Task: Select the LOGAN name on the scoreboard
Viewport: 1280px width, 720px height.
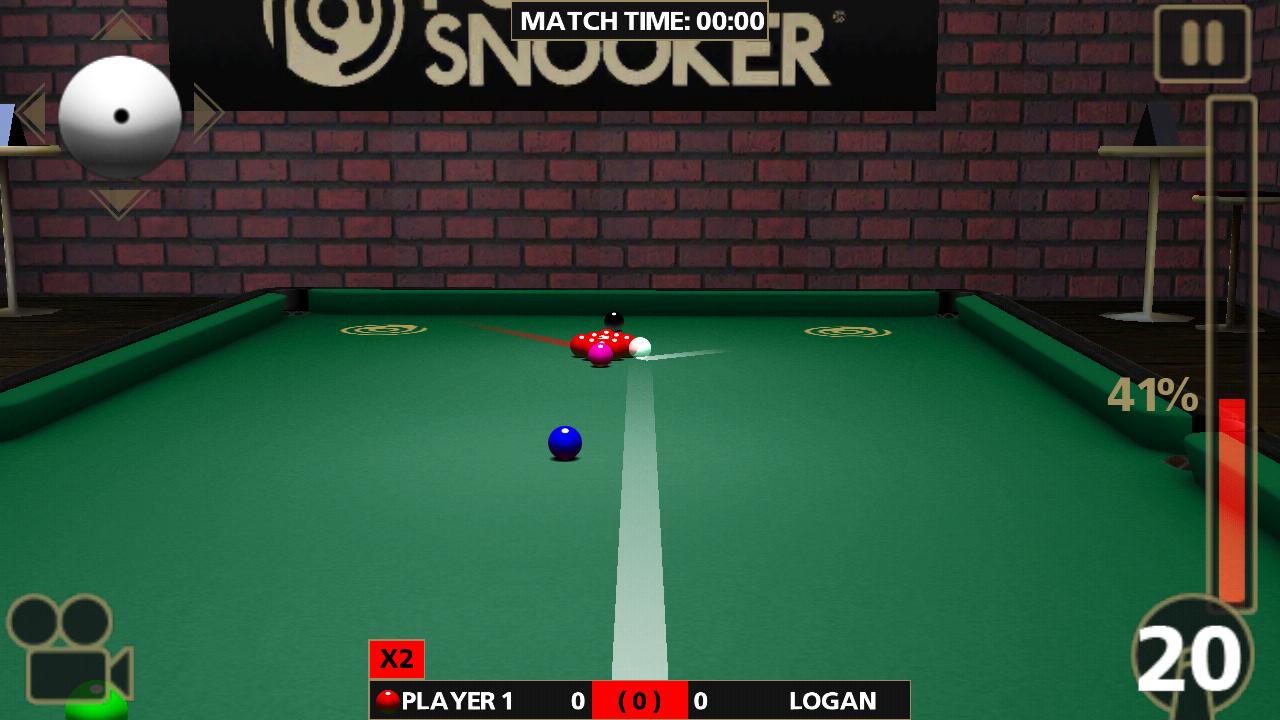Action: click(833, 700)
